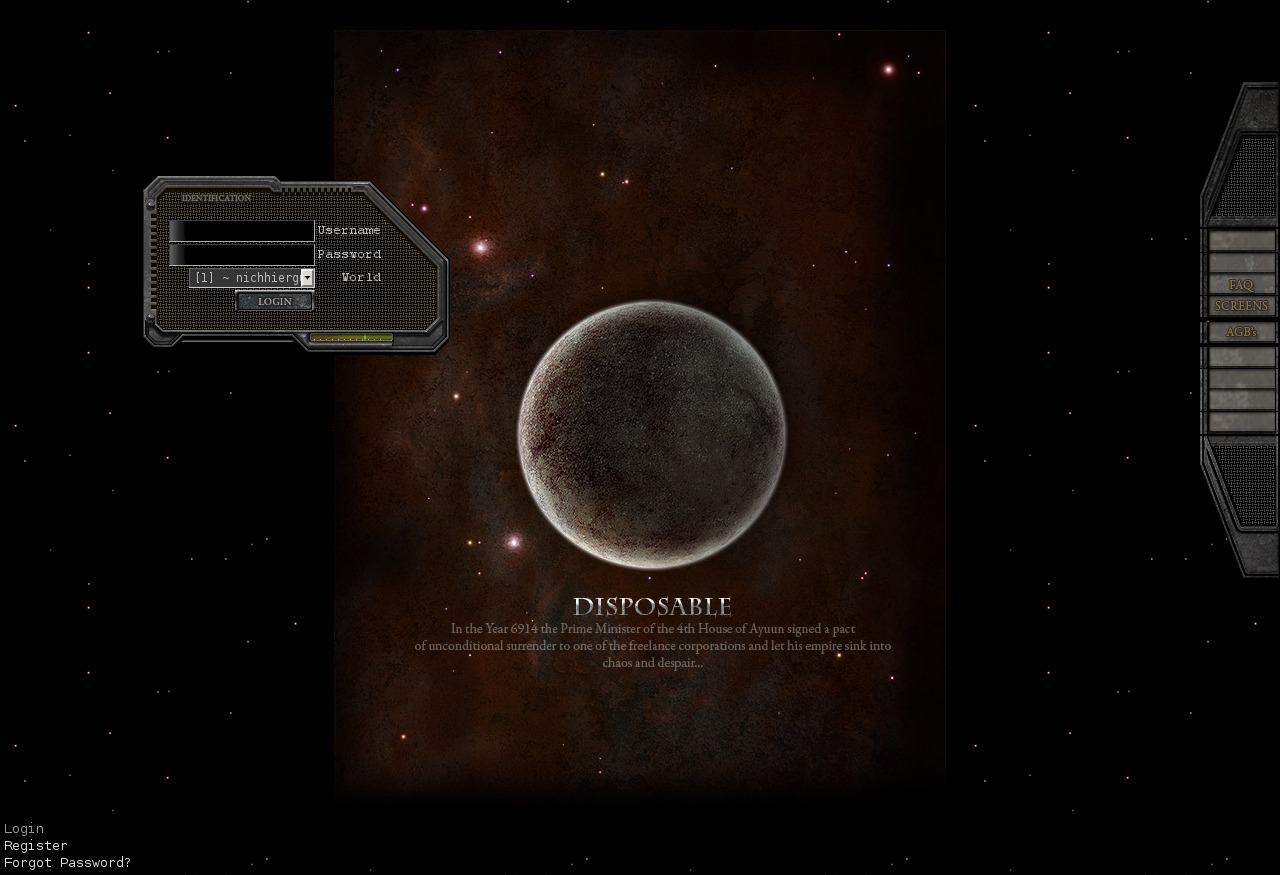Show the SCREENS gallery
1280x875 pixels.
(1241, 306)
